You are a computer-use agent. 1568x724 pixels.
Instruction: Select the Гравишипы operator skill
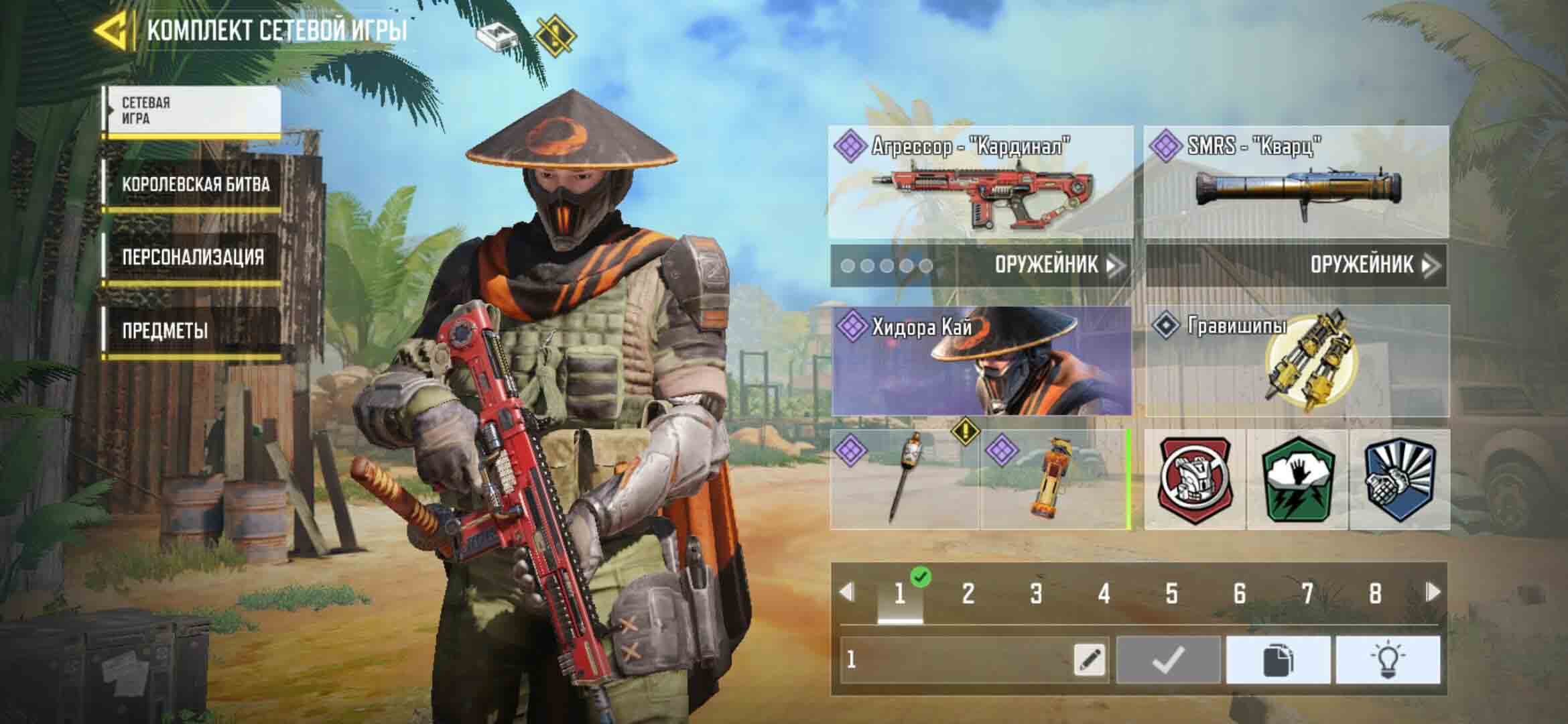click(1296, 361)
